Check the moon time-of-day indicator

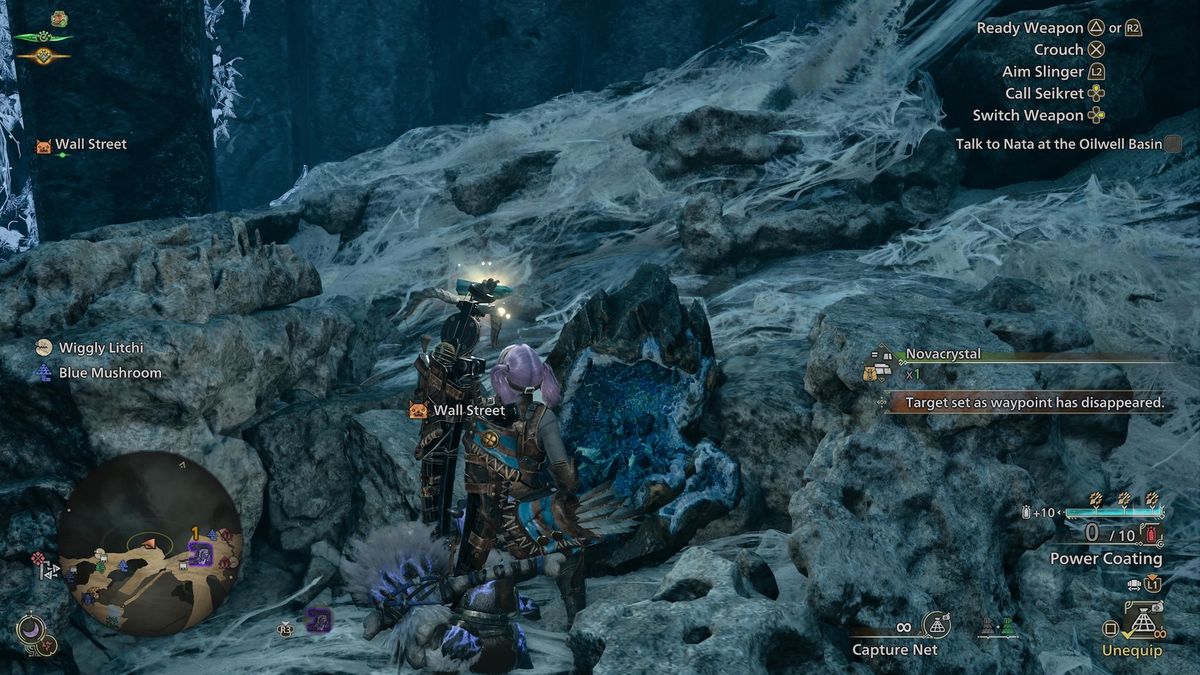point(29,629)
